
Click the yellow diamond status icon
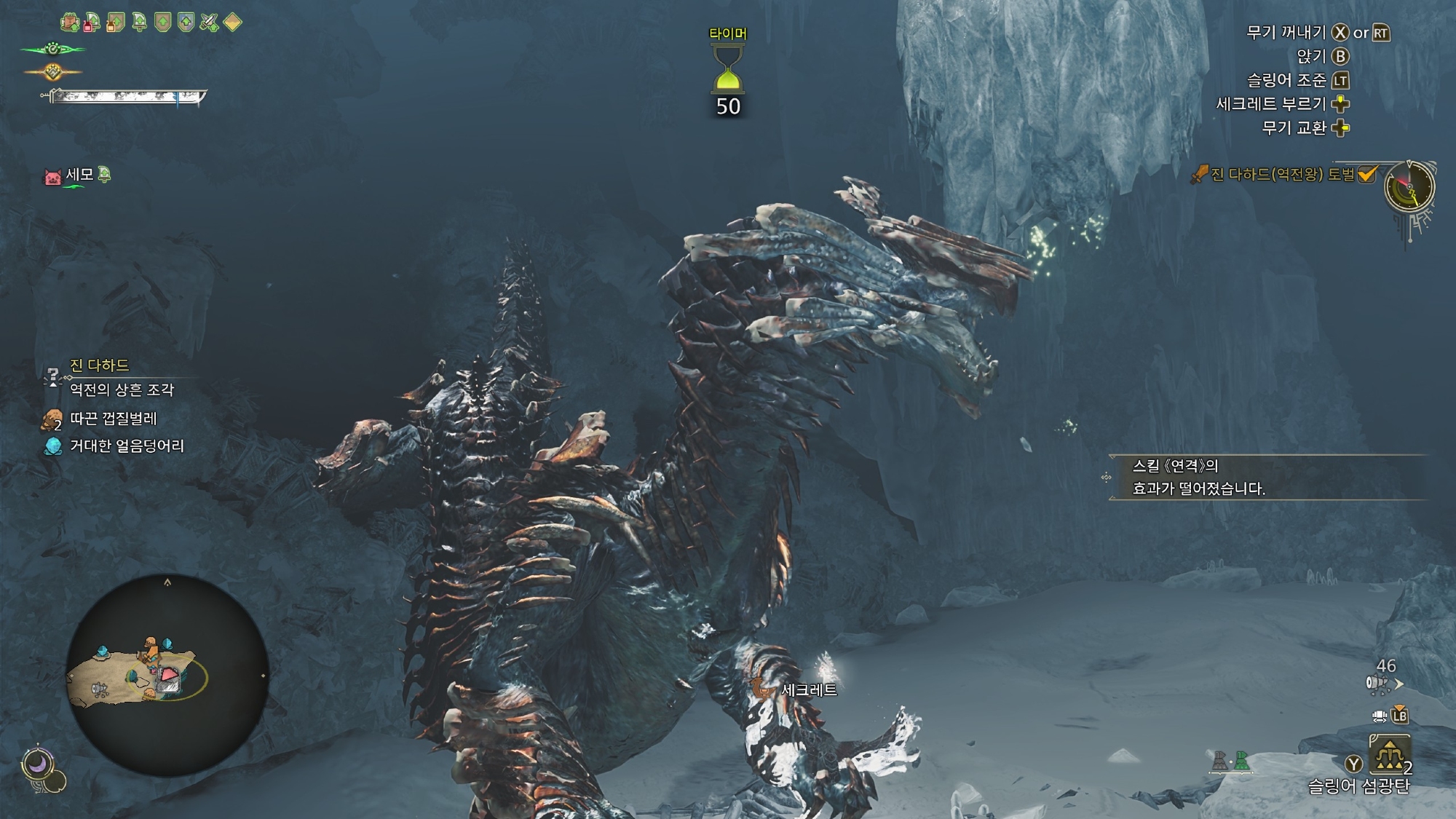(x=232, y=23)
